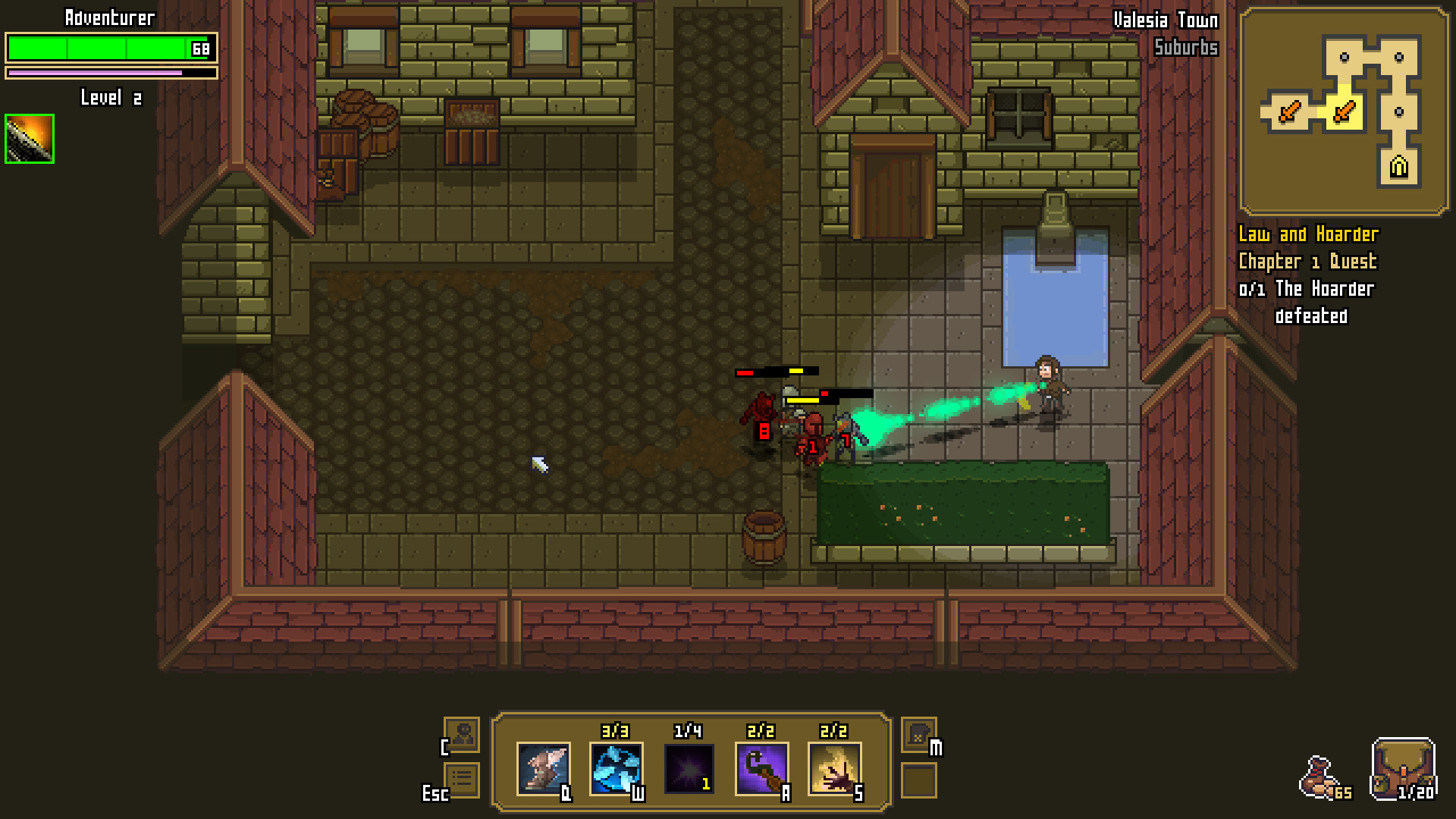Select the Q dash boot ability icon

[544, 768]
